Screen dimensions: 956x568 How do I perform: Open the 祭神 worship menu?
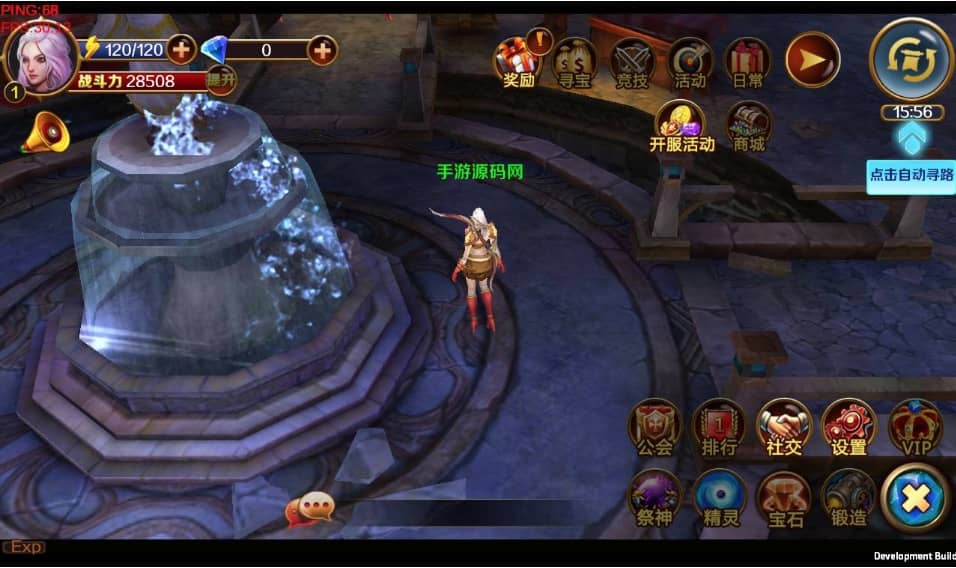655,499
